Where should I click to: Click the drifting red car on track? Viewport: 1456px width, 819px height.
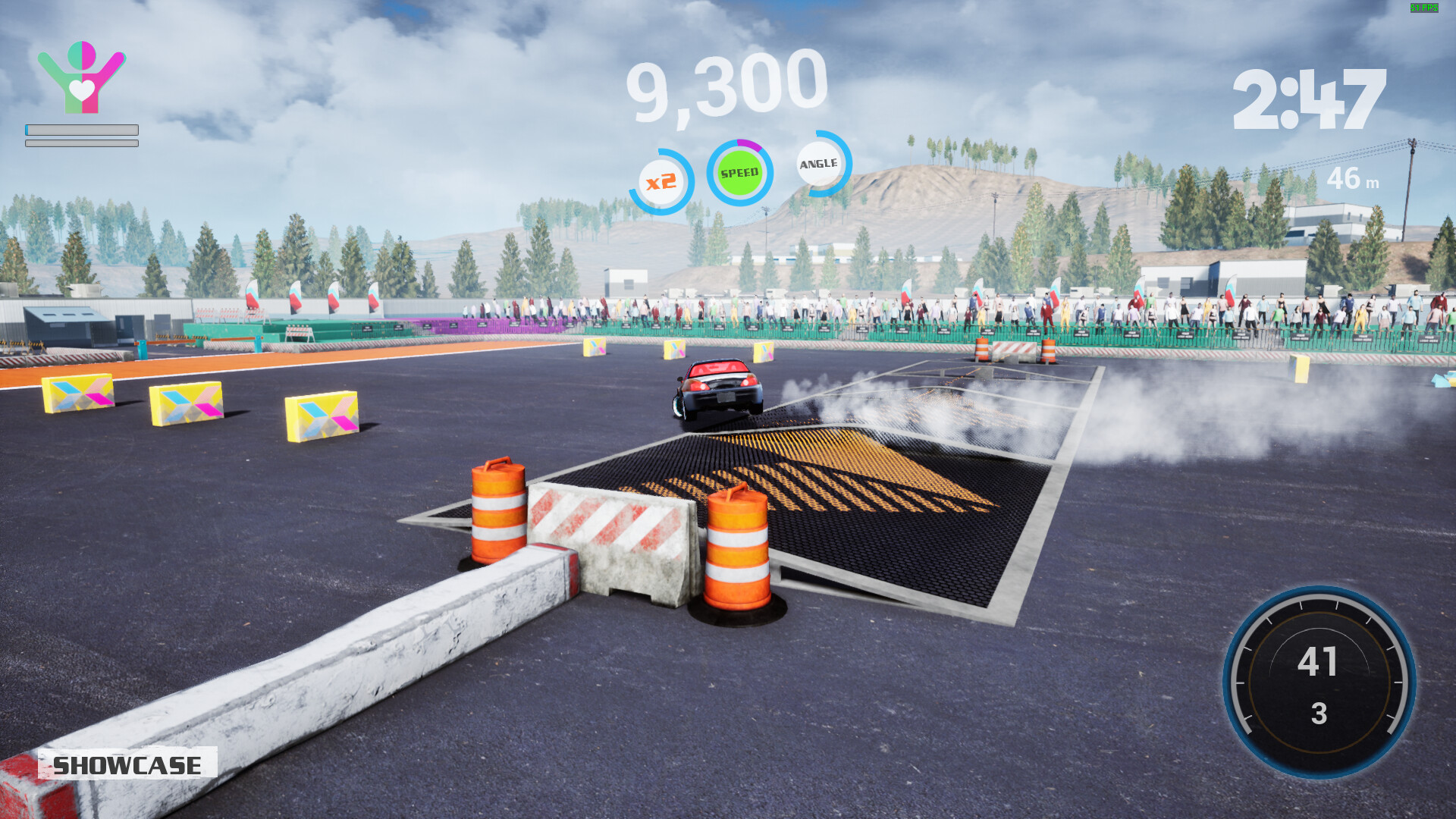tap(717, 388)
